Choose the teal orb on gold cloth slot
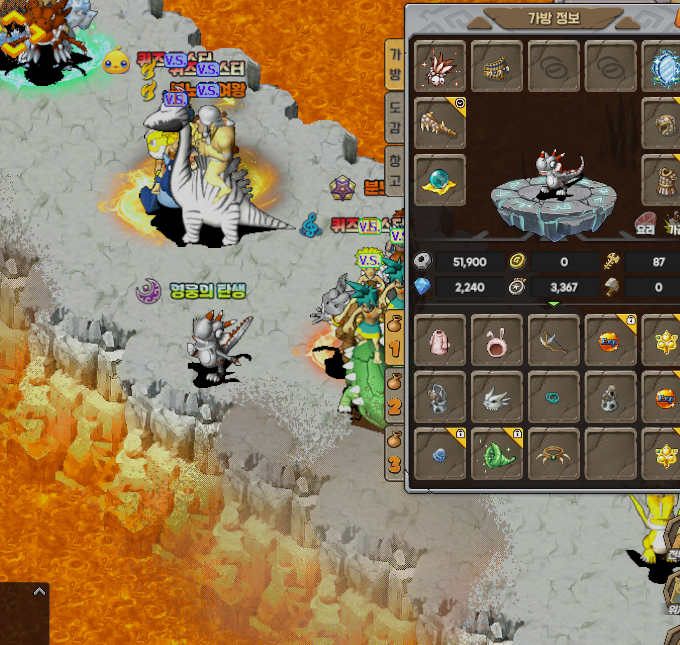680x645 pixels. (440, 180)
